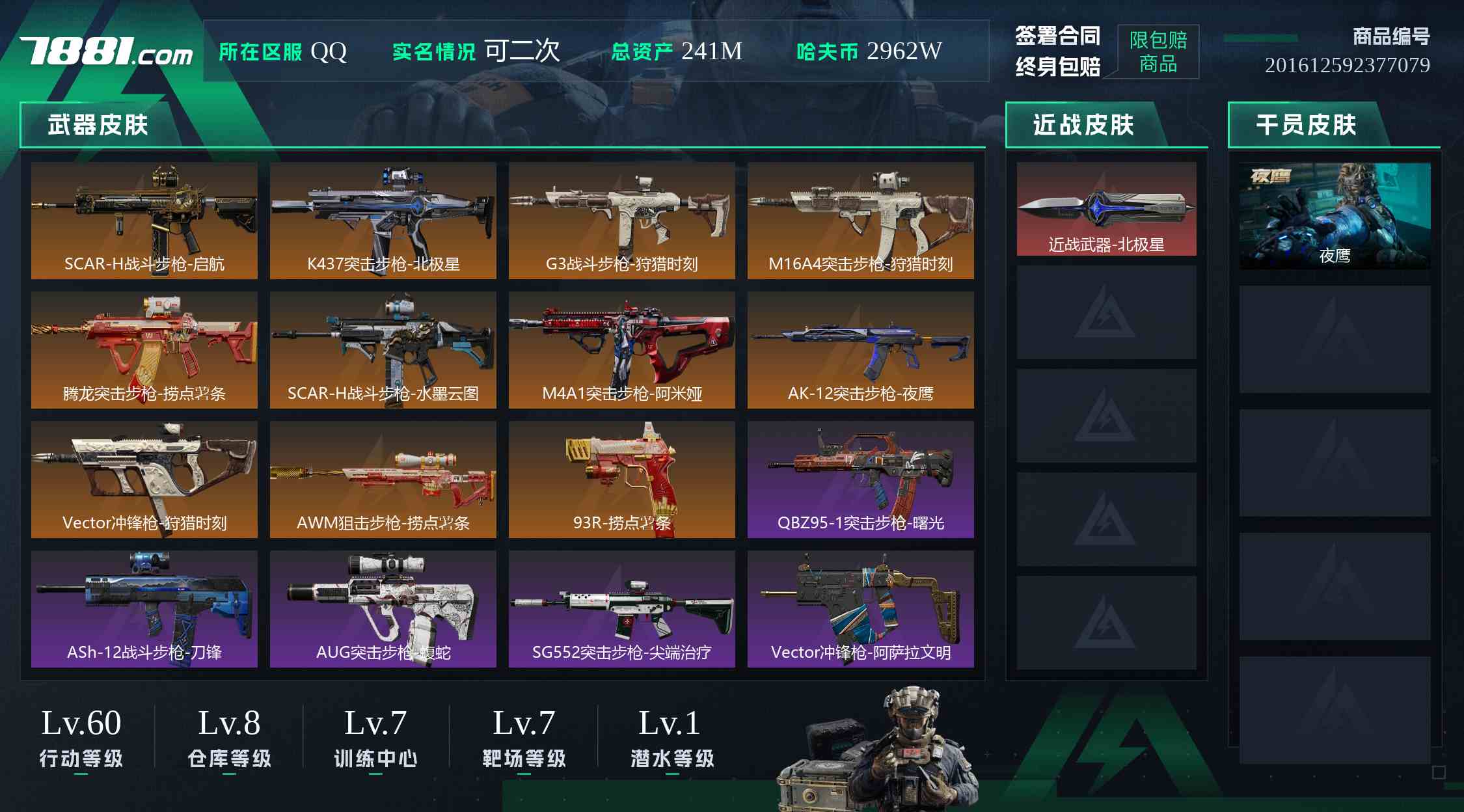1464x812 pixels.
Task: Choose the AWM sniper rifle skin
Action: 383,480
